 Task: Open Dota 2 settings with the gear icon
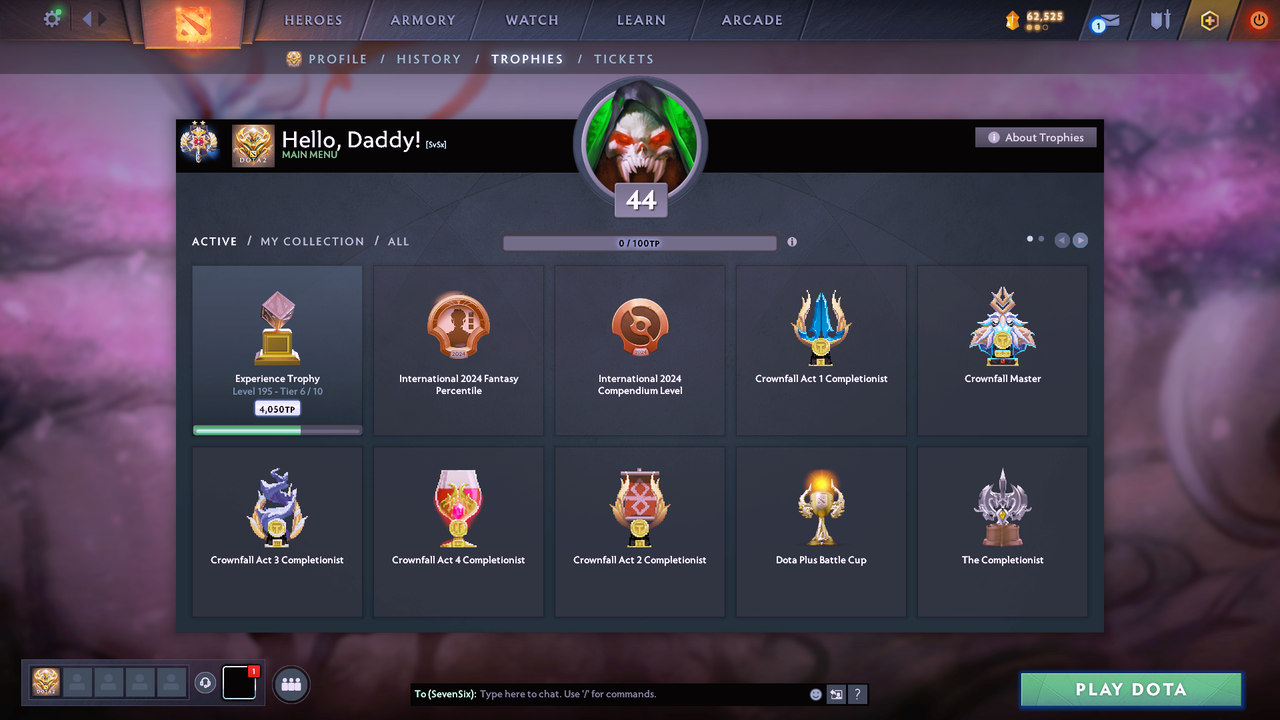(53, 18)
